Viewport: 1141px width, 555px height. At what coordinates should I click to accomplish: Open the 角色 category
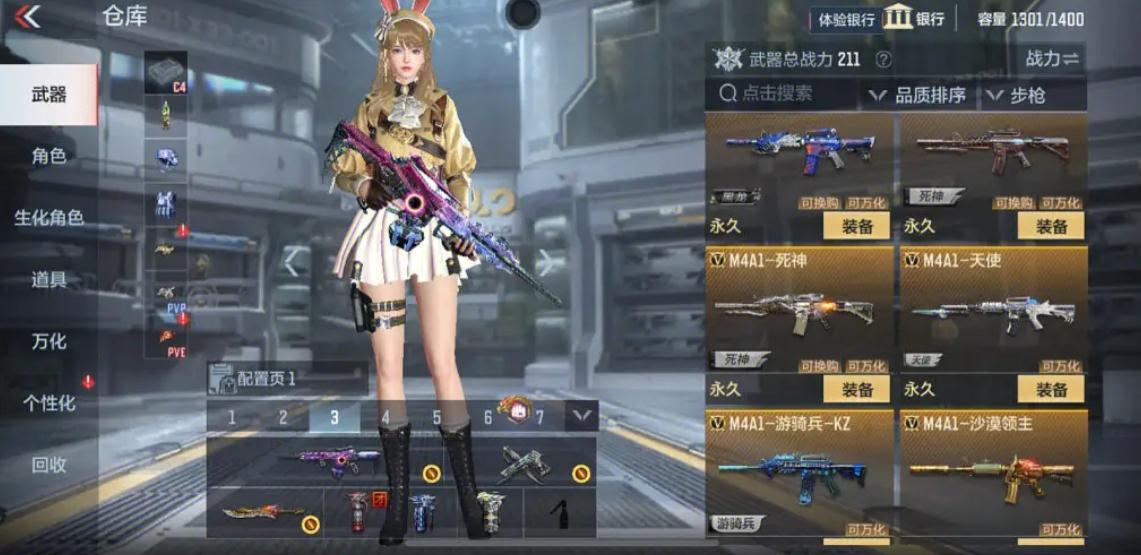(49, 156)
